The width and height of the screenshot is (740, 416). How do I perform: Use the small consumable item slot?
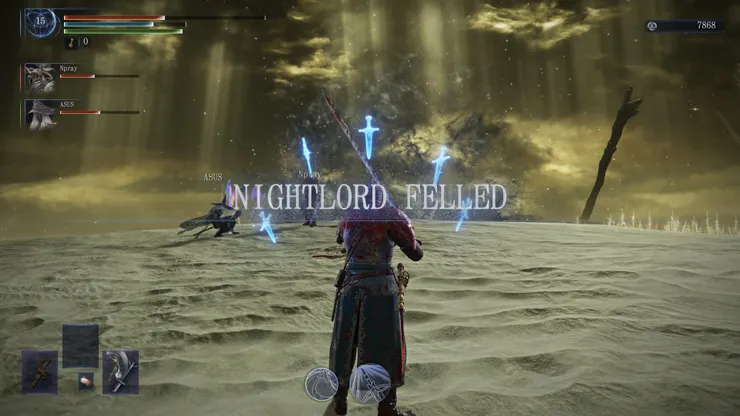86,380
